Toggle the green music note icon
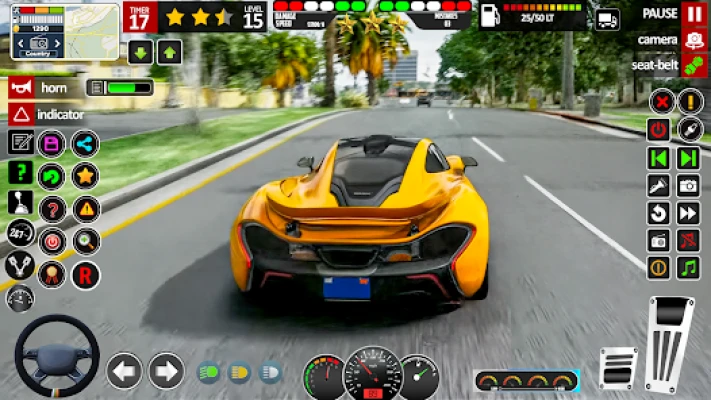The height and width of the screenshot is (400, 711). click(x=688, y=267)
